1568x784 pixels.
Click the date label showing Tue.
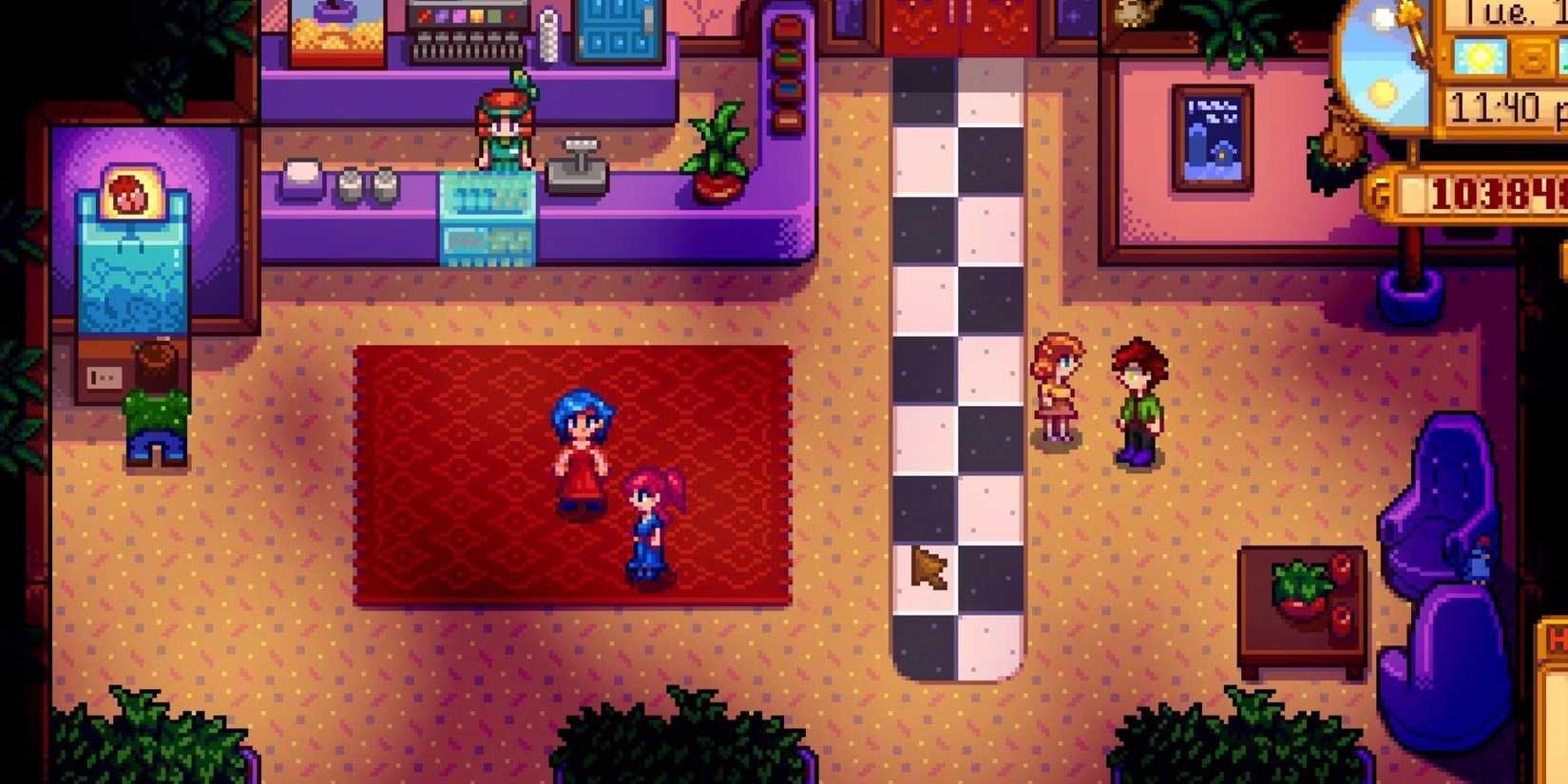click(x=1500, y=13)
